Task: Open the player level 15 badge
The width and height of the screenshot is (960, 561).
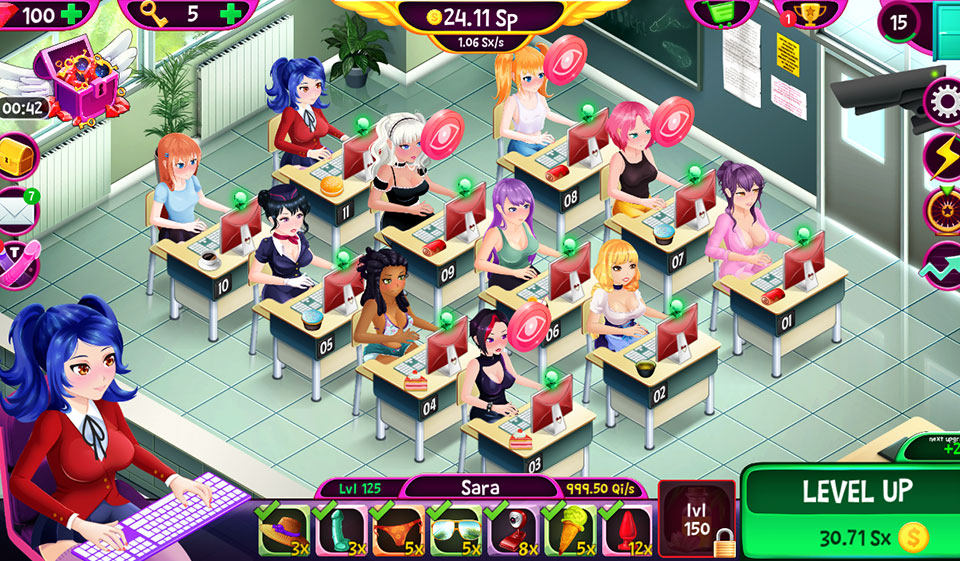Action: 899,21
